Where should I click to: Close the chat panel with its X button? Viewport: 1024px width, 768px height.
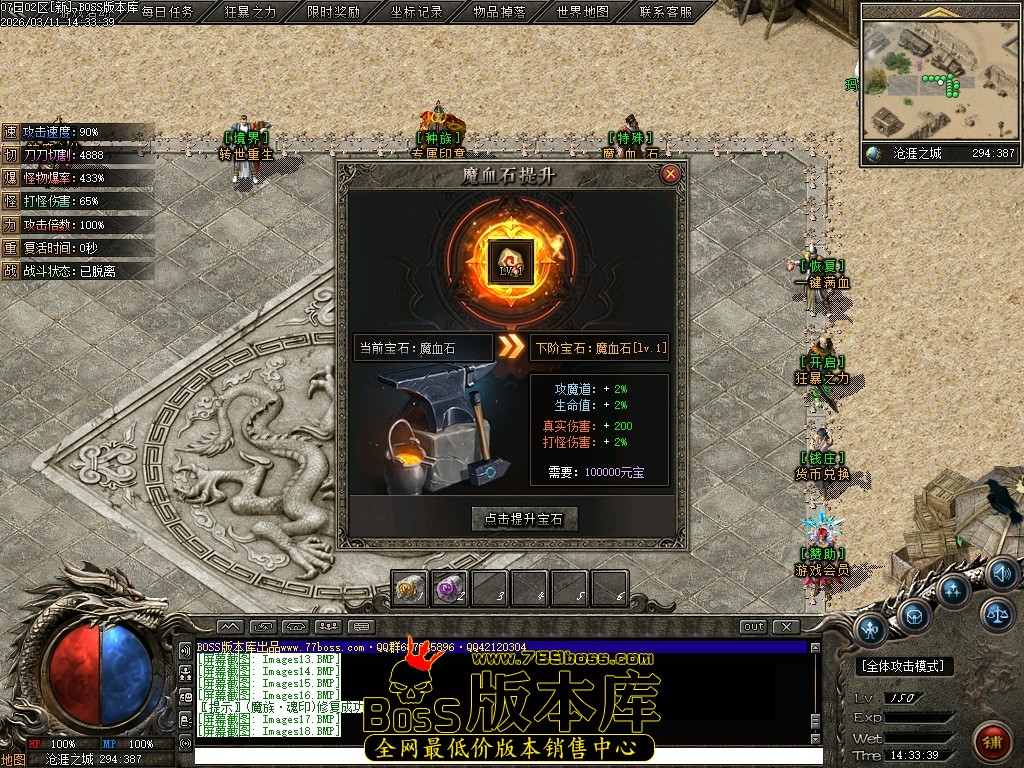(x=787, y=627)
